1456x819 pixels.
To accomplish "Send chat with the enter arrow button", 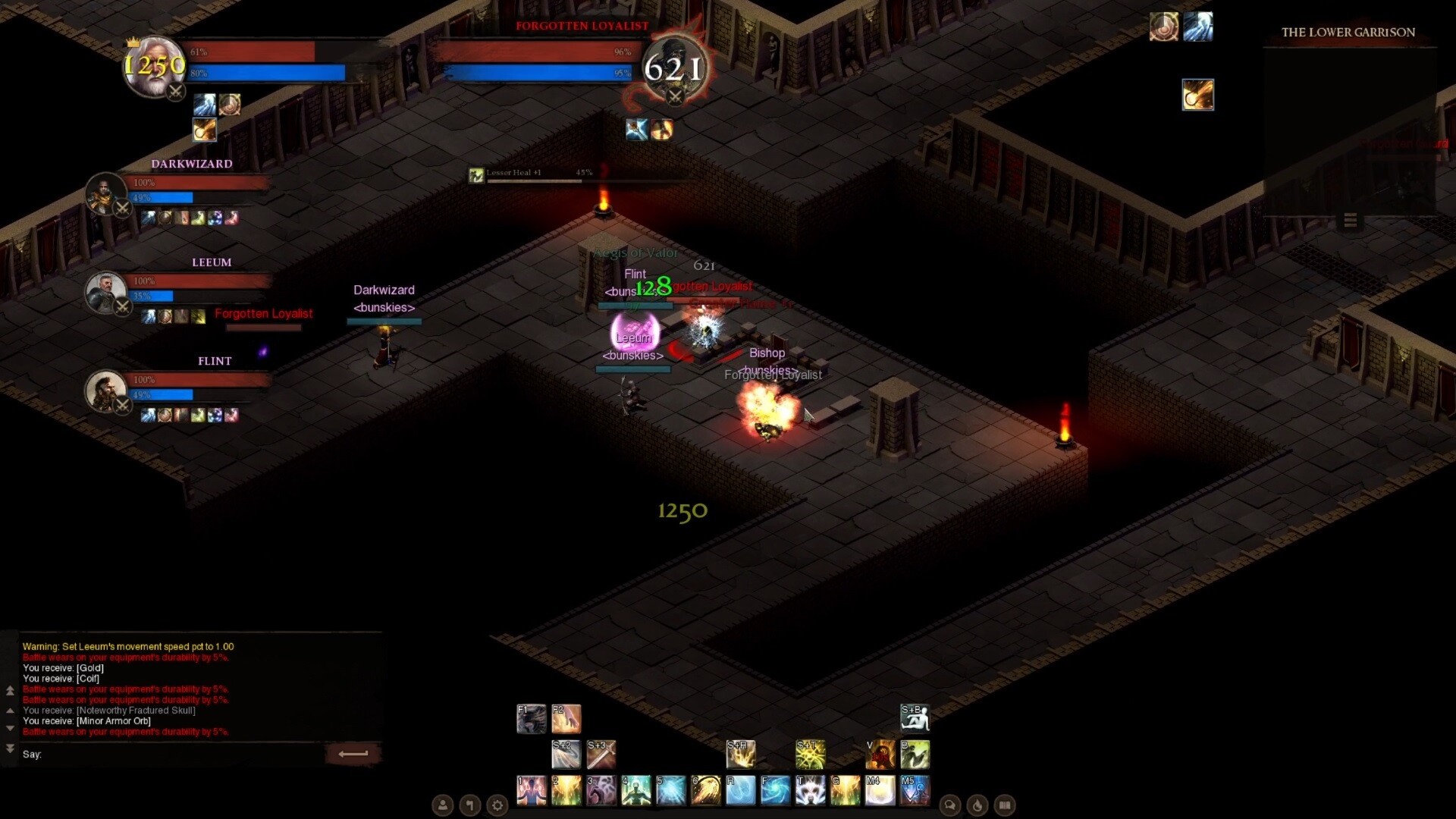I will click(353, 754).
